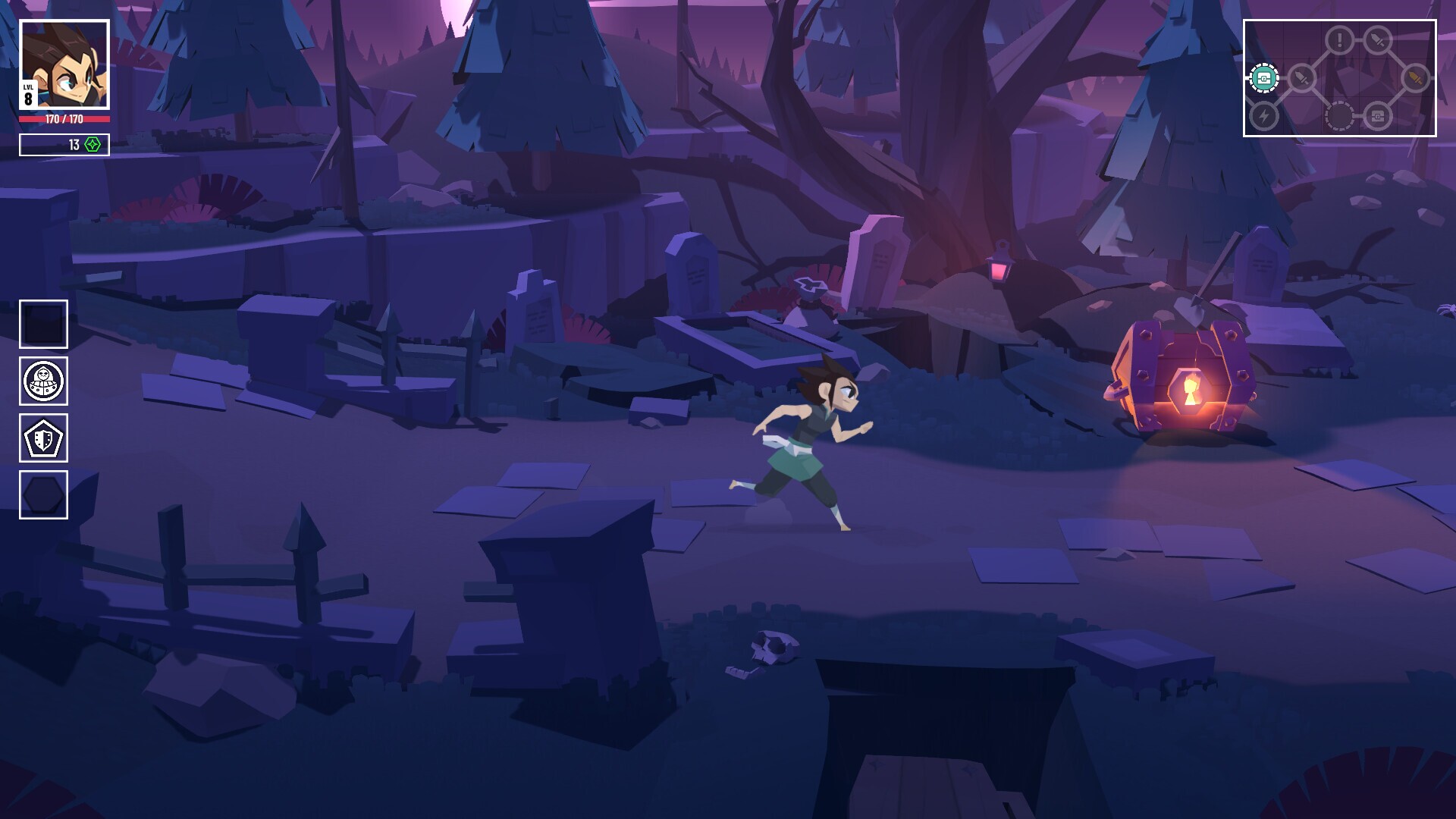Click the exclamation event node on the minimap
Viewport: 1456px width, 819px height.
coord(1338,39)
